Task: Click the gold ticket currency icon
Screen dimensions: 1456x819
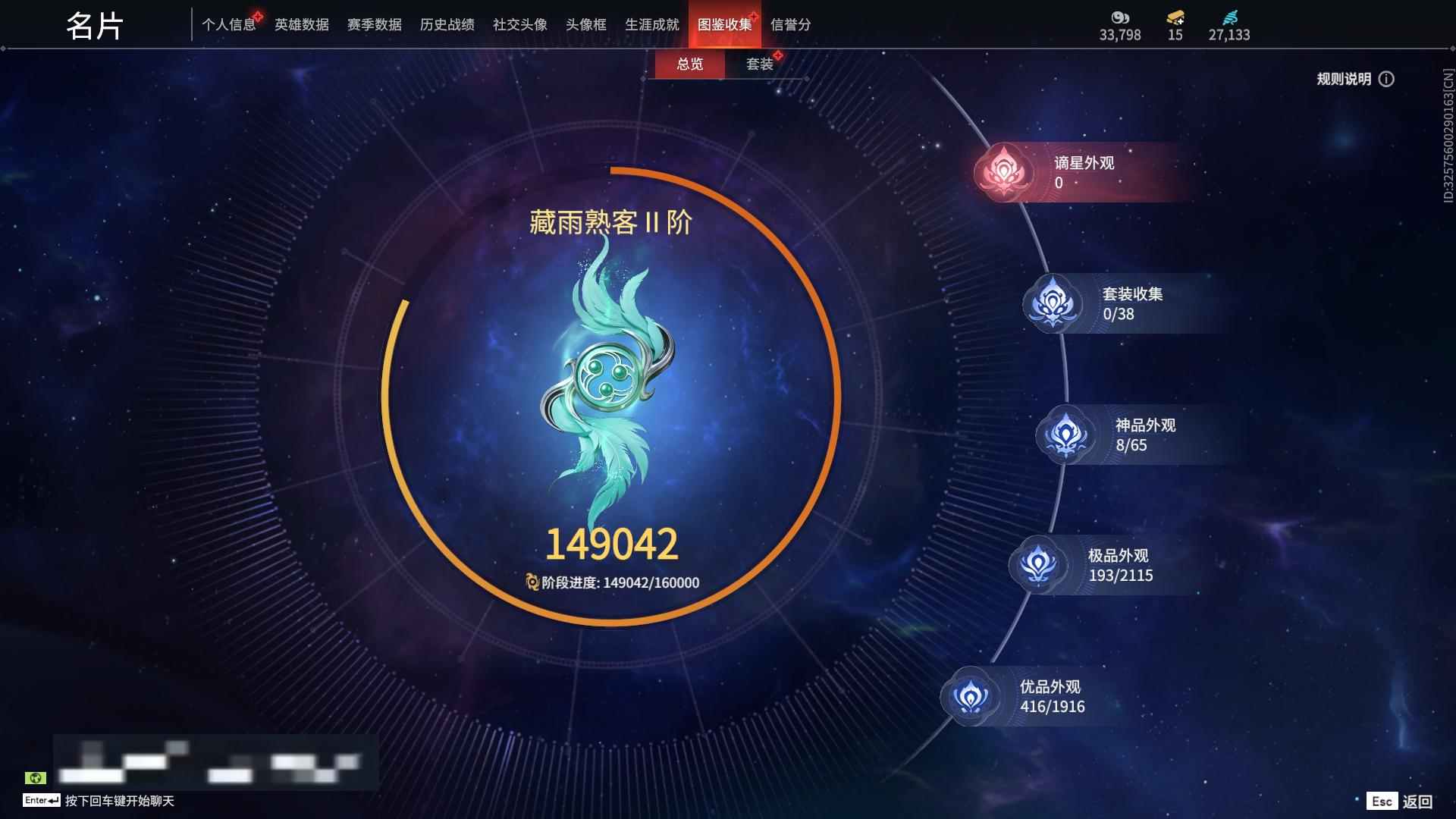Action: pyautogui.click(x=1174, y=17)
